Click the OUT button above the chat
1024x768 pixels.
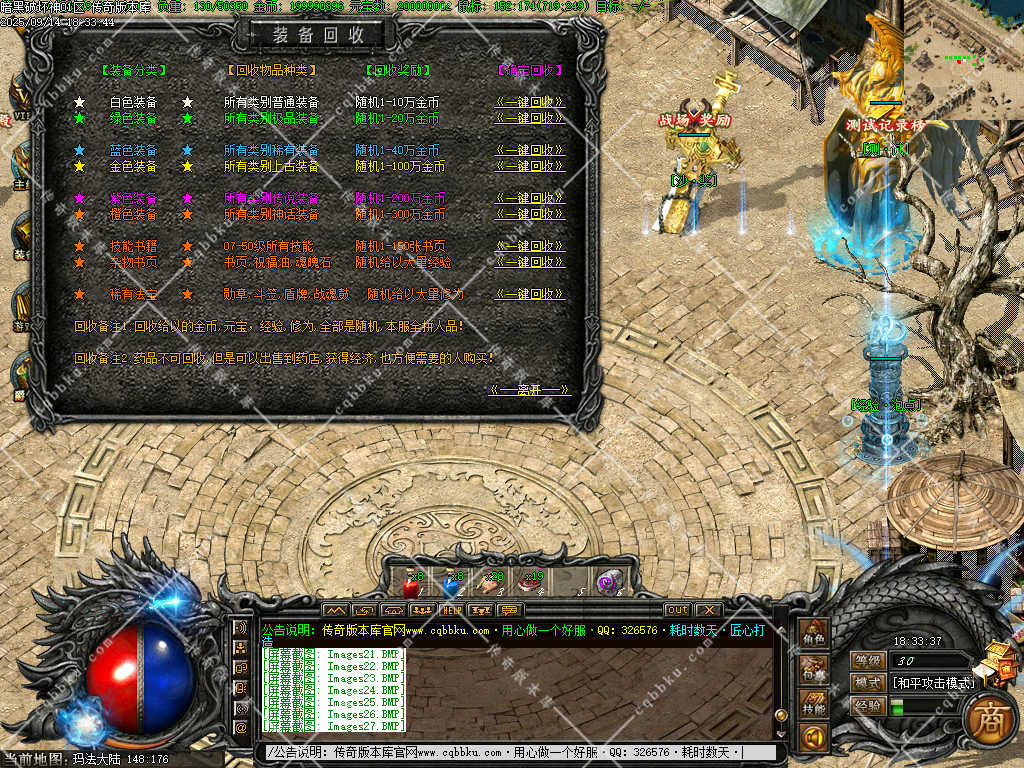pyautogui.click(x=677, y=610)
